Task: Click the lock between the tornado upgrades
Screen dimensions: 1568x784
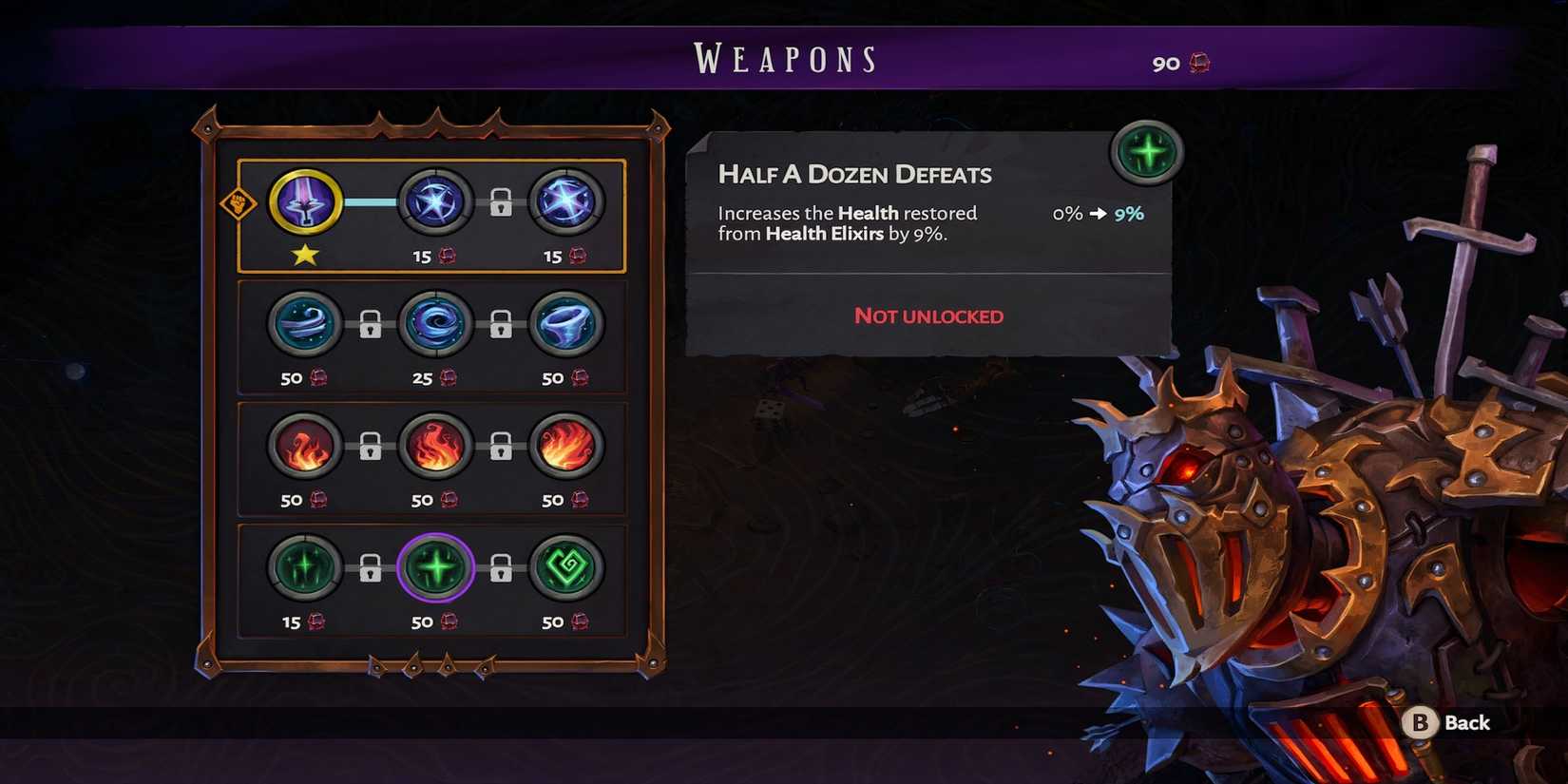Action: (x=371, y=324)
